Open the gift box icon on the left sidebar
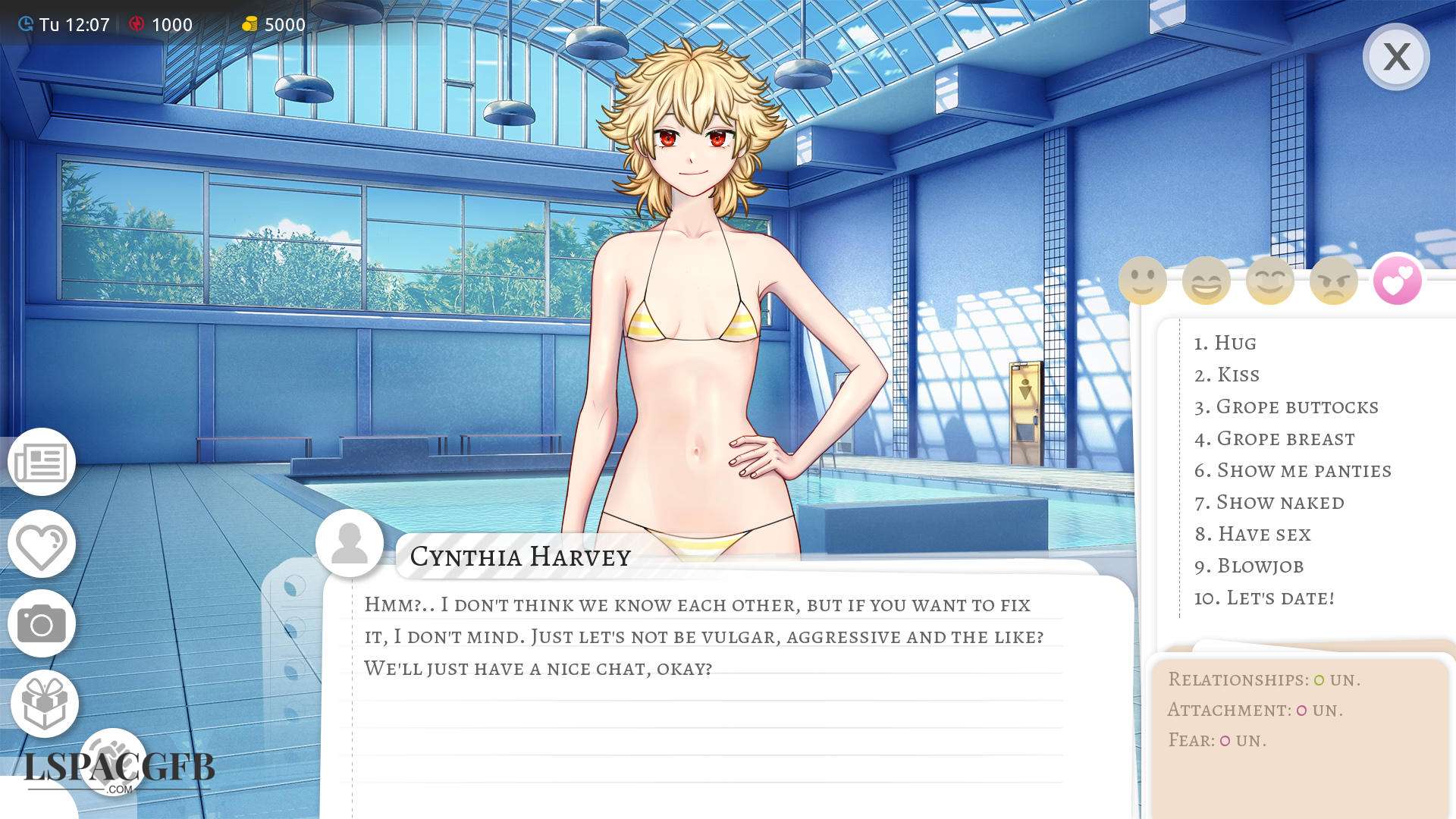This screenshot has height=819, width=1456. pos(44,703)
